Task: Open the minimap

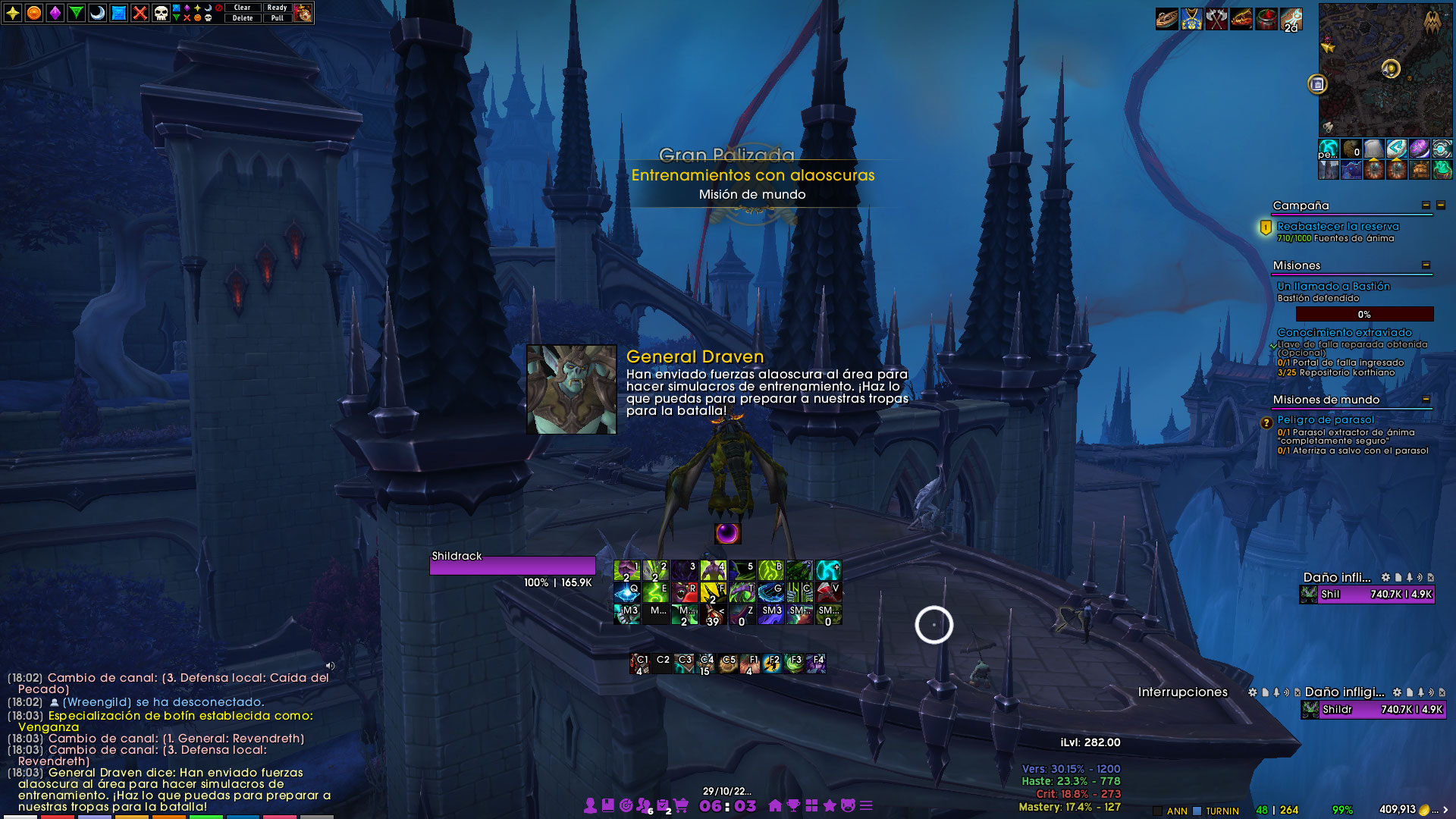Action: click(x=1385, y=70)
